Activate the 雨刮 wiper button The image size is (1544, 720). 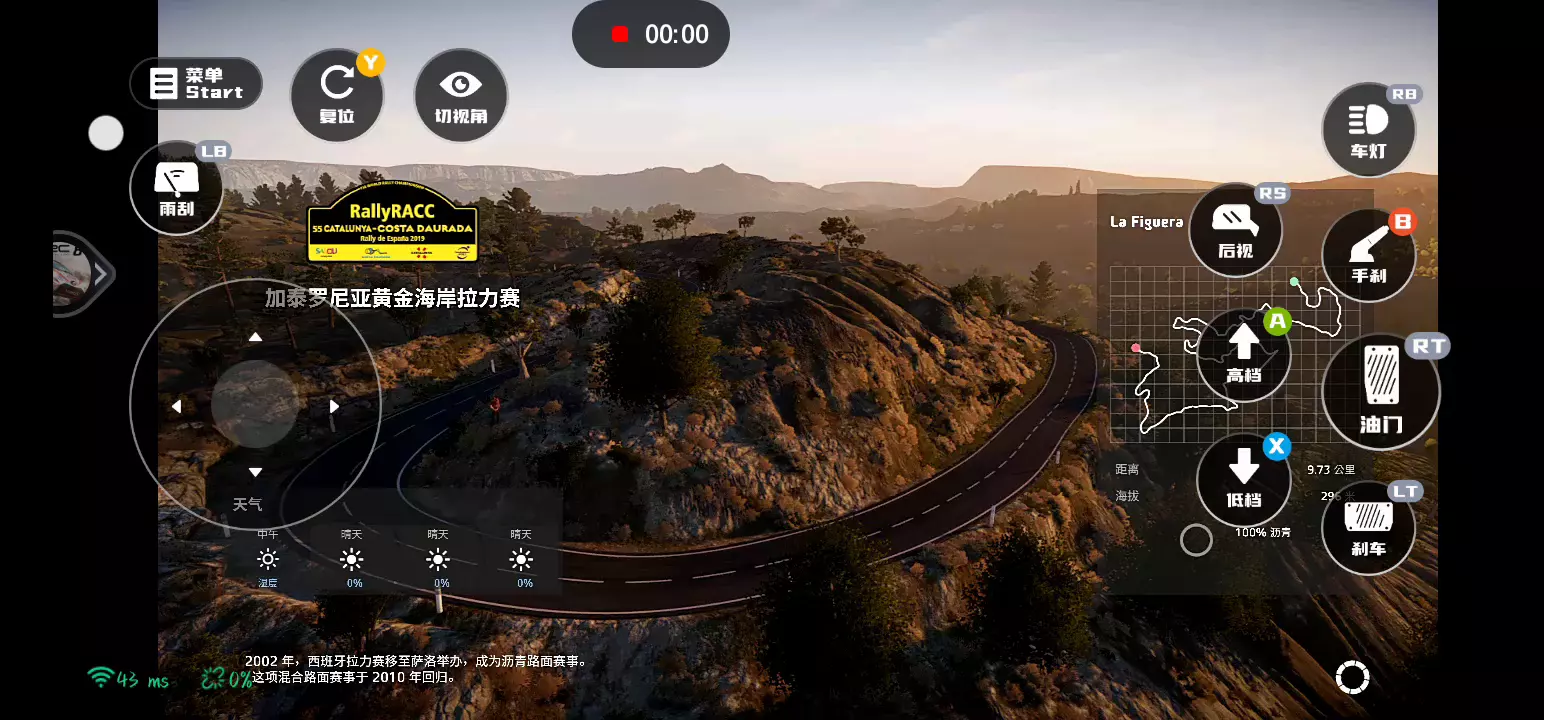click(x=177, y=187)
